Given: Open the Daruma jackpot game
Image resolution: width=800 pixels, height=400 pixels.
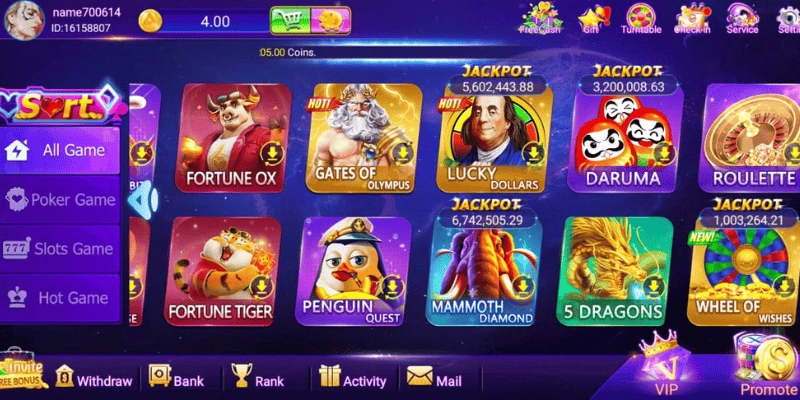Looking at the screenshot, I should tap(622, 140).
